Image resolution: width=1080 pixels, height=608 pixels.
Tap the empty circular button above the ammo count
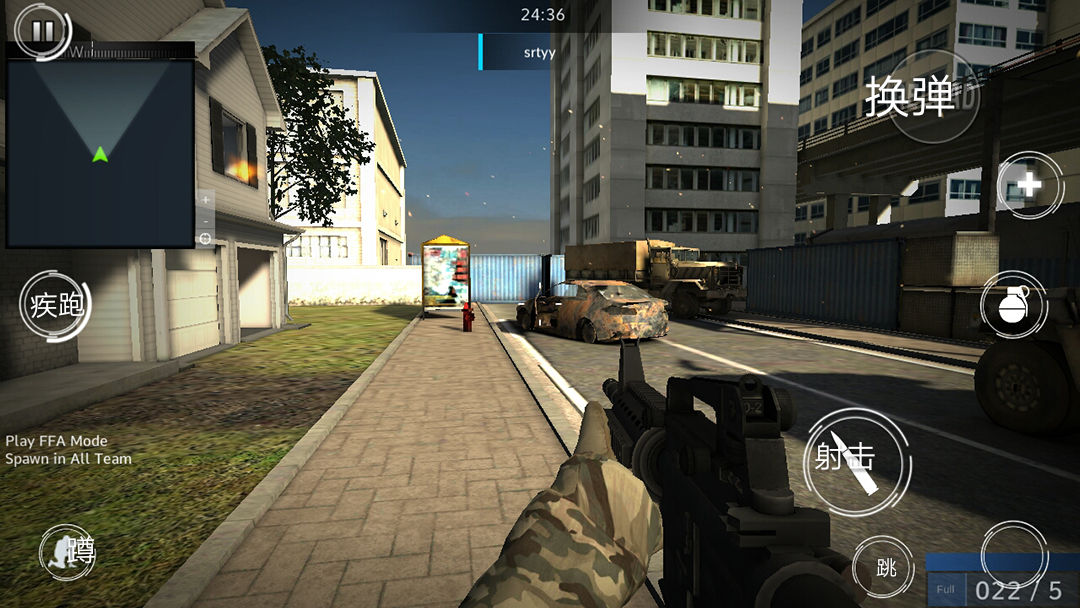click(x=1013, y=552)
